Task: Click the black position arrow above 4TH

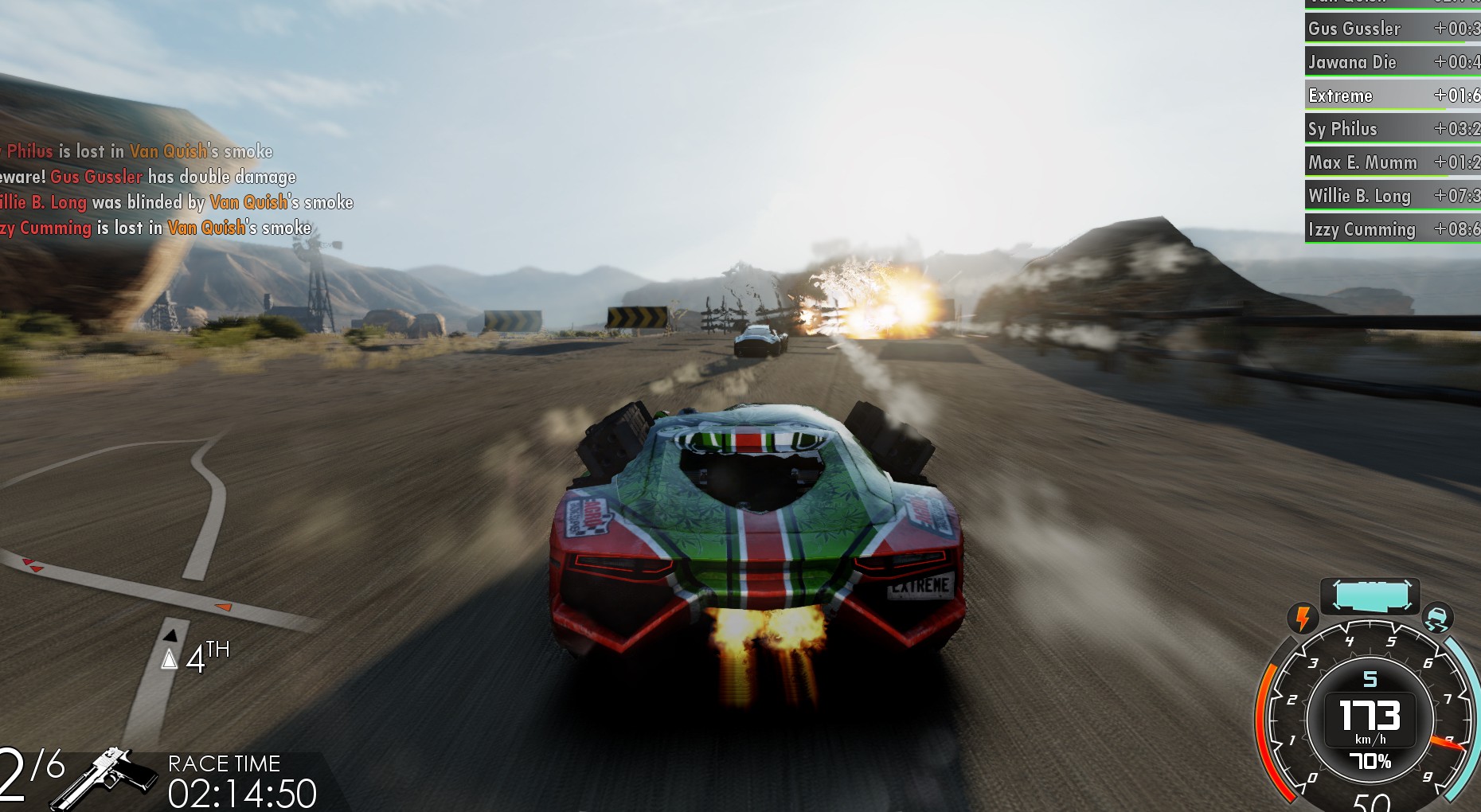Action: click(x=170, y=637)
